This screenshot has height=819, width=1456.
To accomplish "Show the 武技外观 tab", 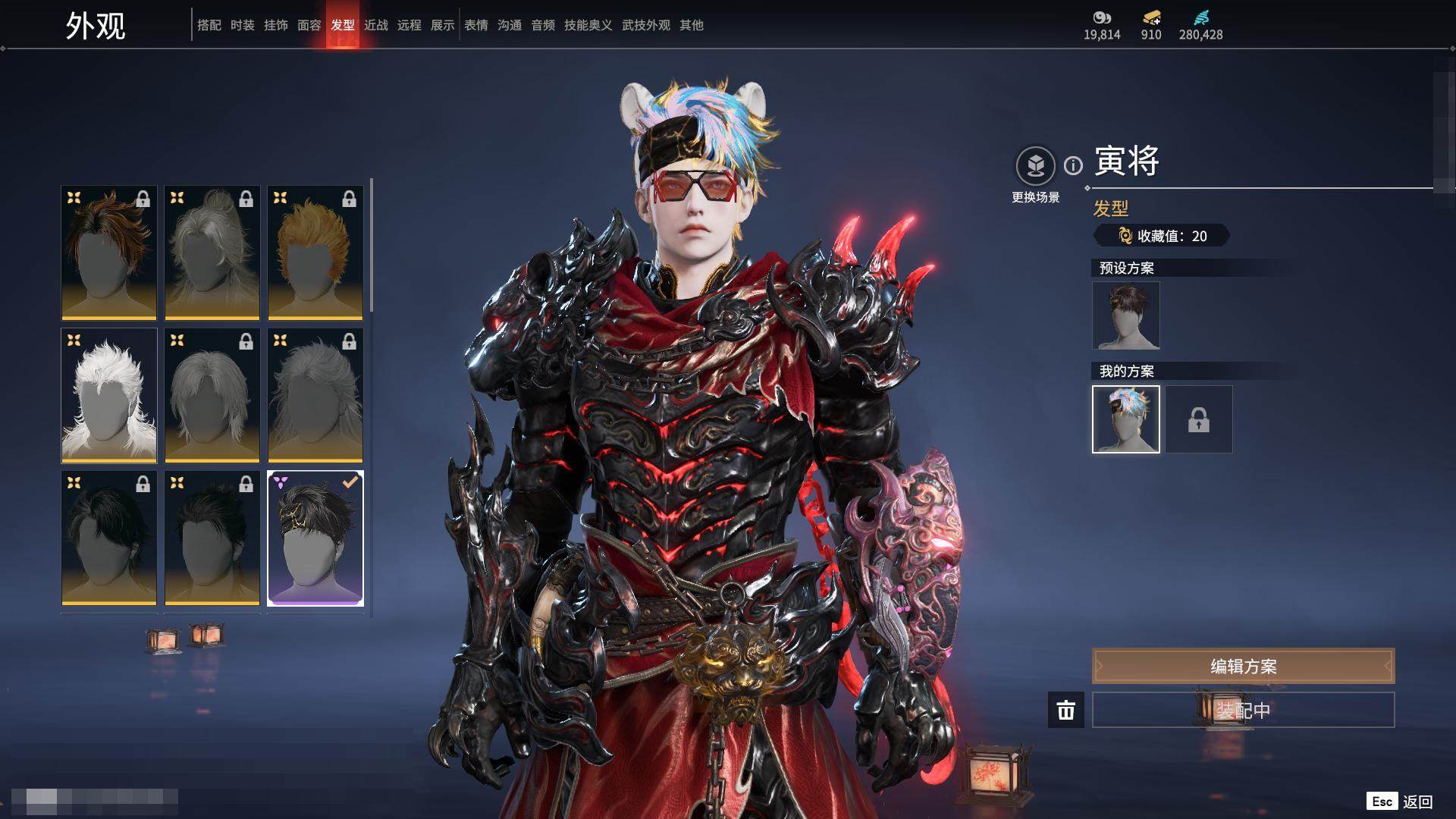I will (646, 25).
